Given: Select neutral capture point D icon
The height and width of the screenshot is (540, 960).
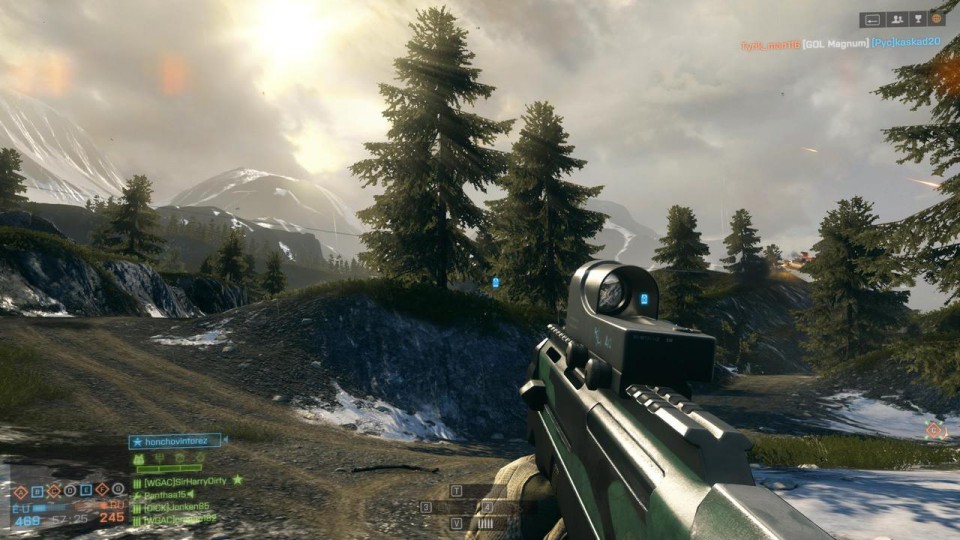Looking at the screenshot, I should 69,490.
